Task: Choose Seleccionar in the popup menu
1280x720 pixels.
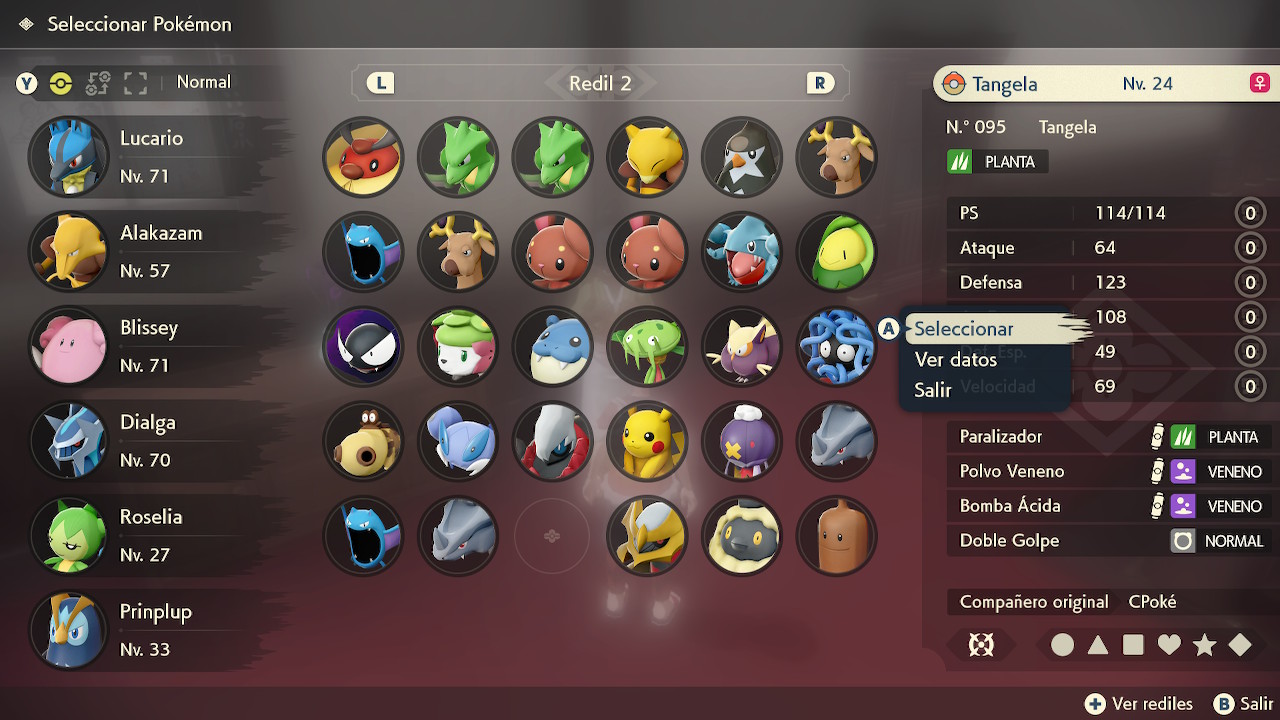Action: [x=964, y=329]
